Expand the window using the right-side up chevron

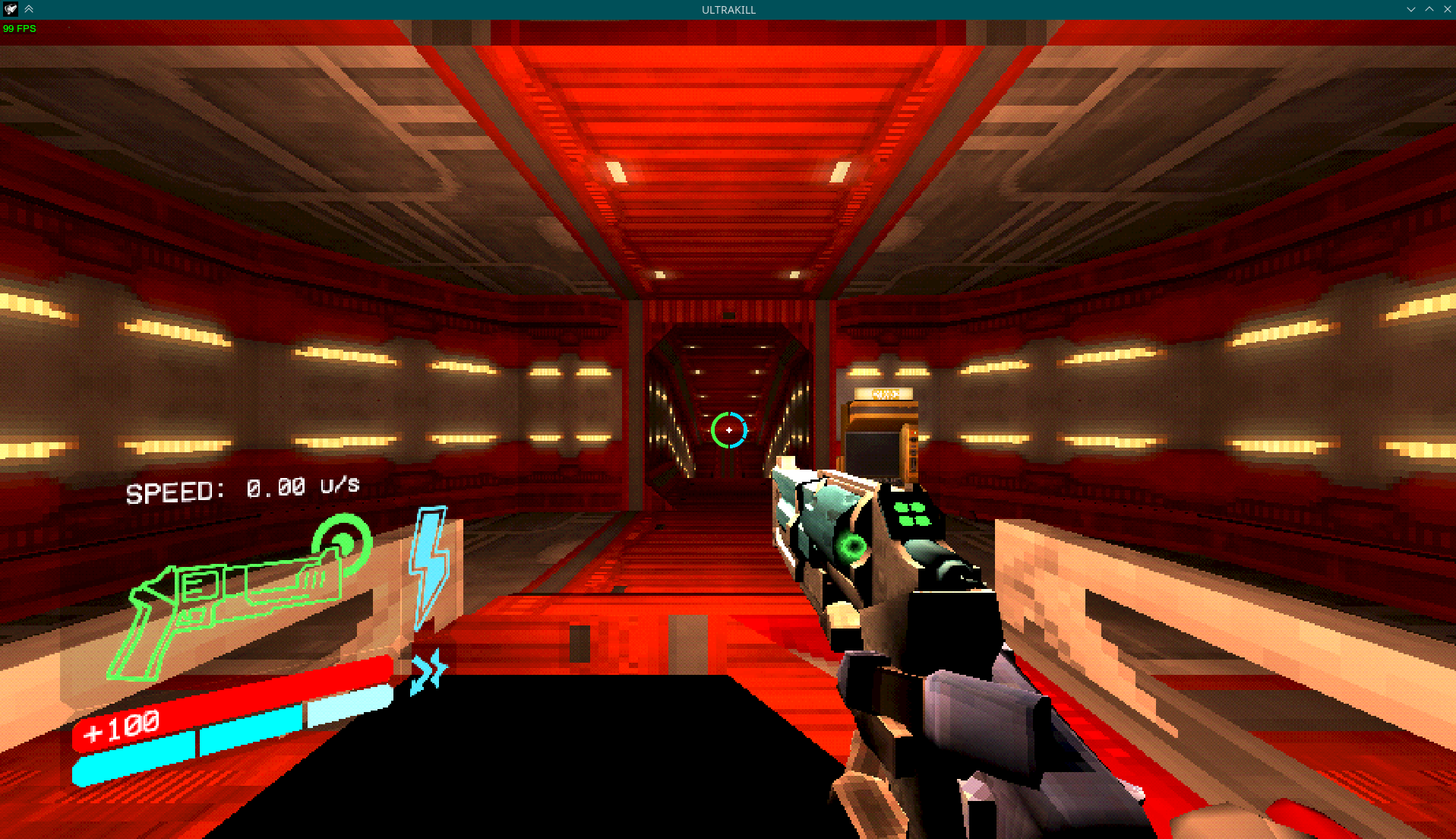click(1430, 9)
